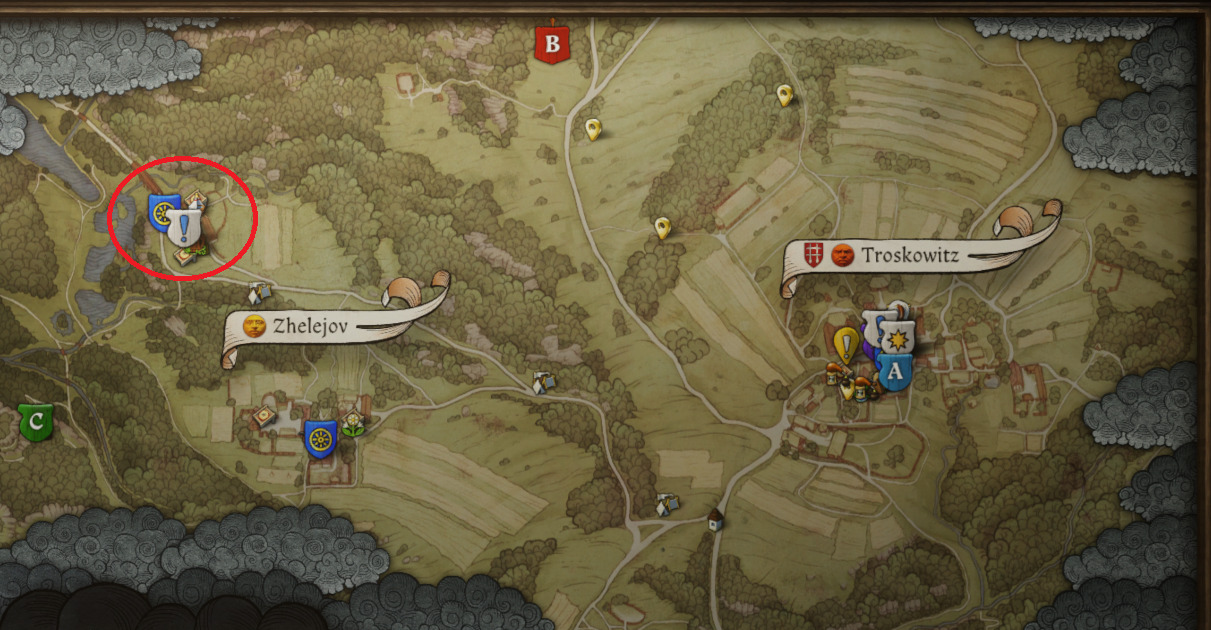Image resolution: width=1211 pixels, height=630 pixels.
Task: Select the blue wheel shield beside the silver shield
Action: pos(161,211)
